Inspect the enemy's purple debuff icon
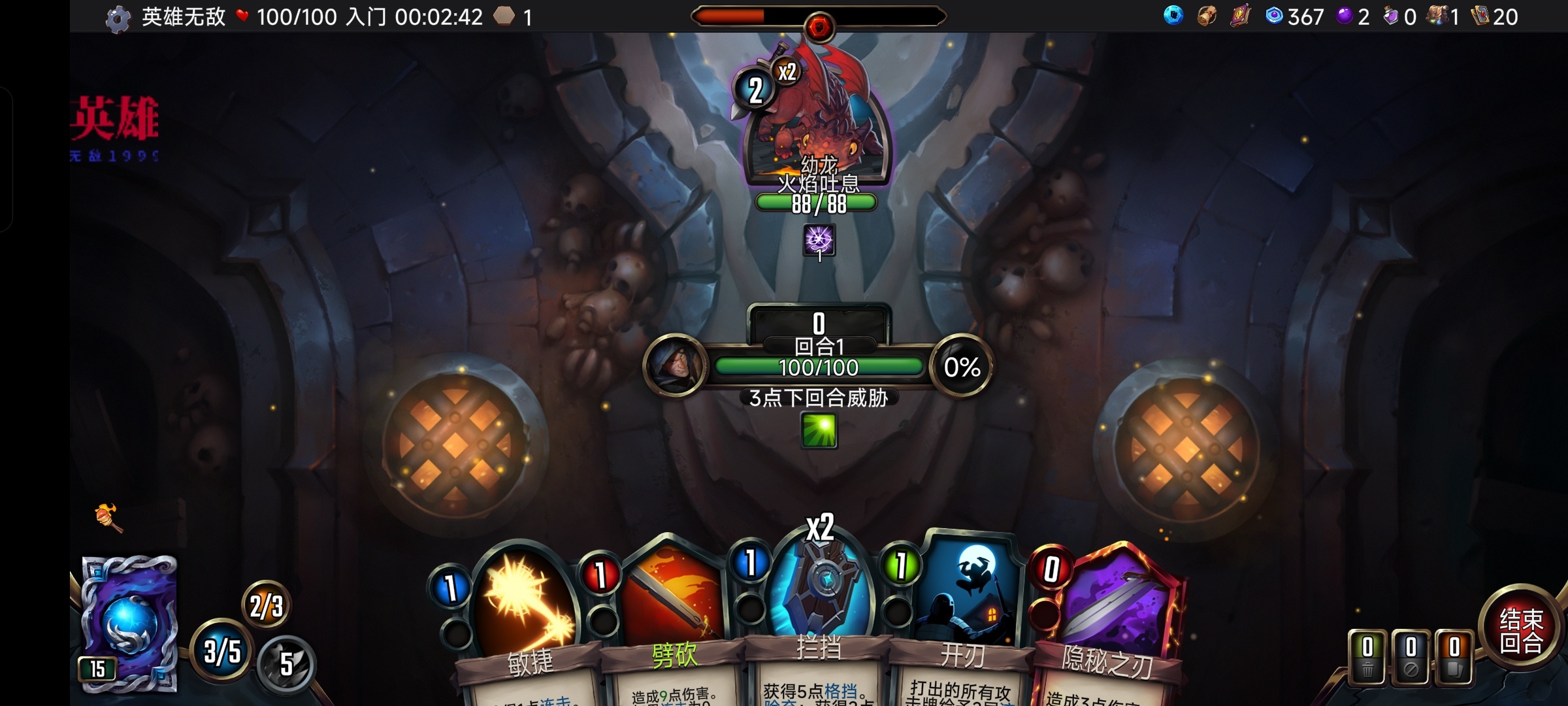This screenshot has height=706, width=1568. tap(819, 240)
